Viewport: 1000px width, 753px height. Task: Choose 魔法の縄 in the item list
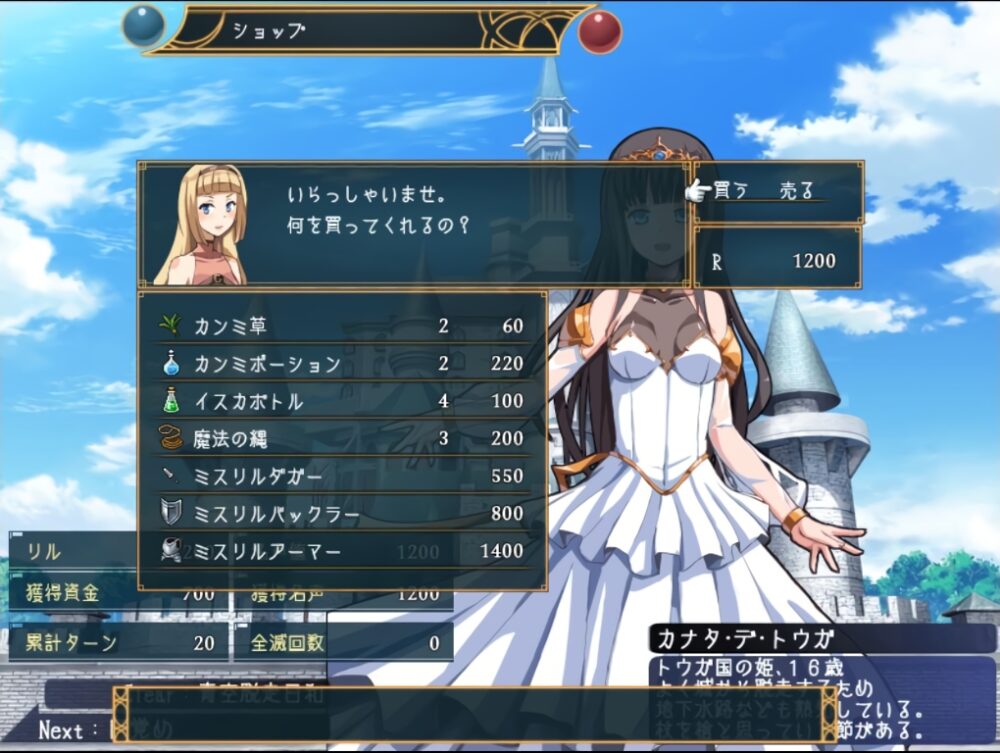point(342,438)
